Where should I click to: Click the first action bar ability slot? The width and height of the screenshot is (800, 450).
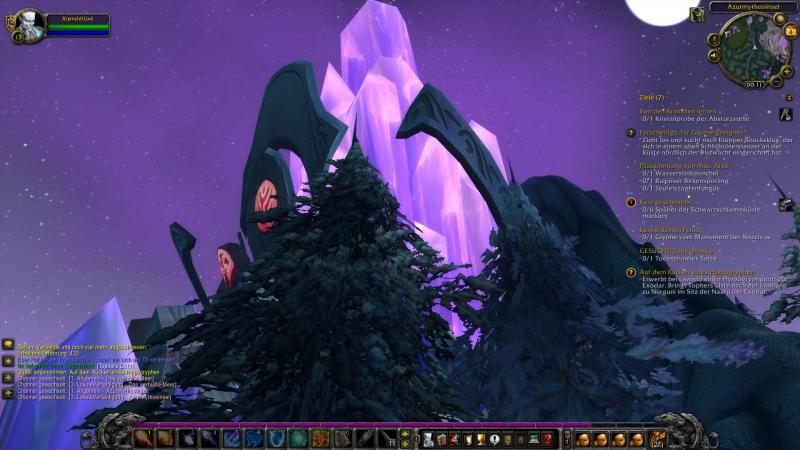(x=143, y=438)
